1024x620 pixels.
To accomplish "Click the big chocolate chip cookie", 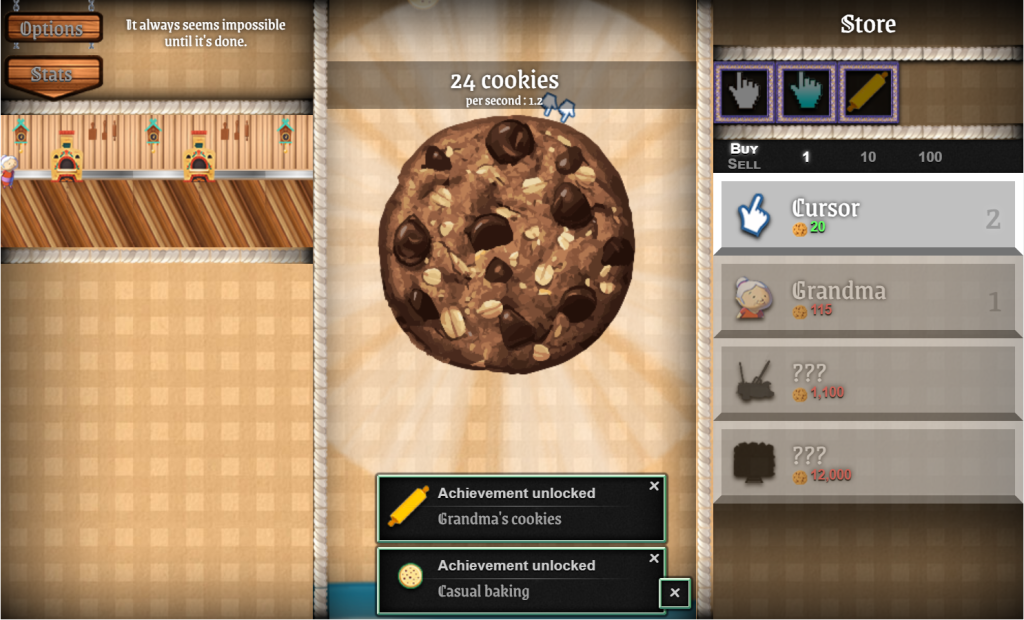I will pyautogui.click(x=506, y=244).
